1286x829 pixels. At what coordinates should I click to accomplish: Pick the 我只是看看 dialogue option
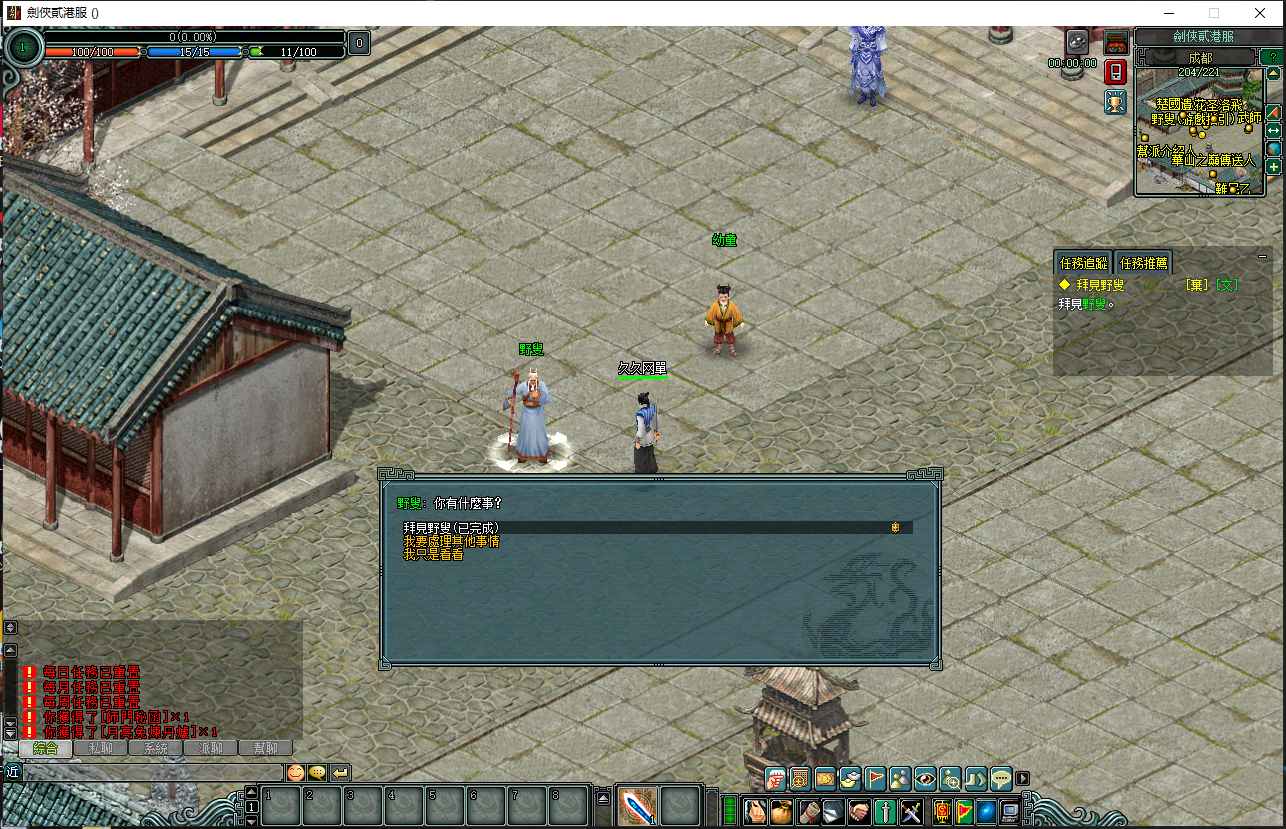[x=433, y=554]
